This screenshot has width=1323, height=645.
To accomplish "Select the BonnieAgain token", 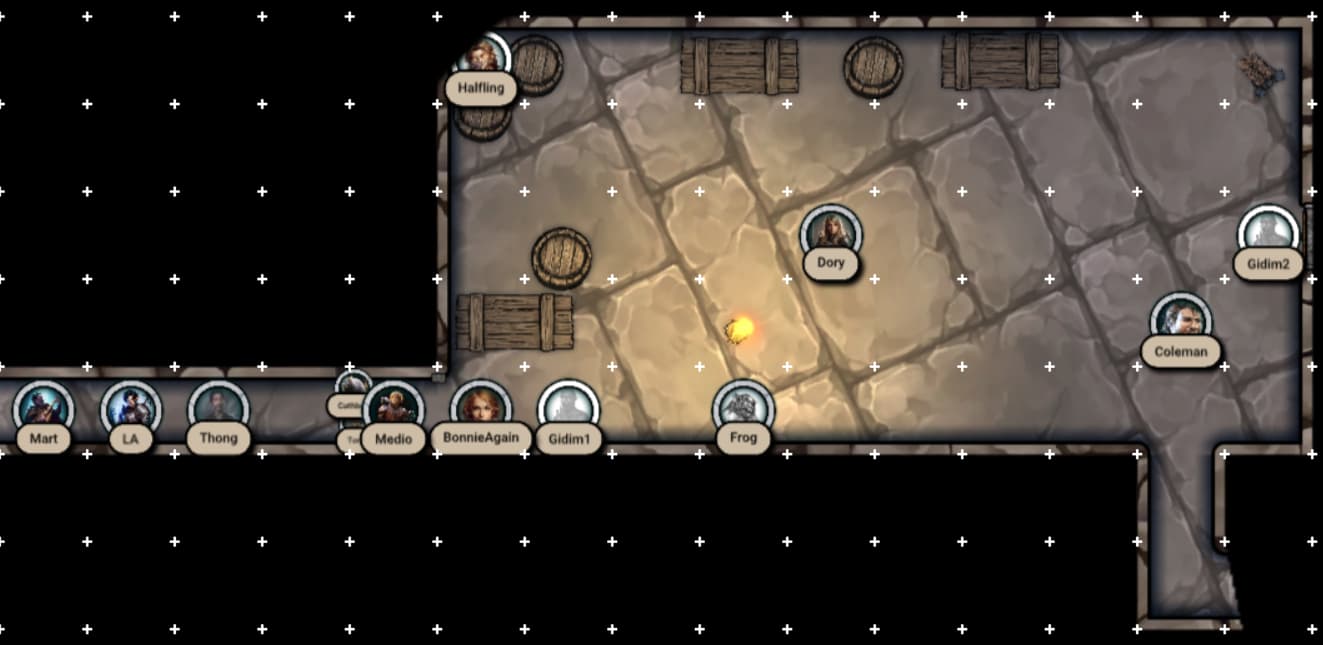I will tap(481, 410).
